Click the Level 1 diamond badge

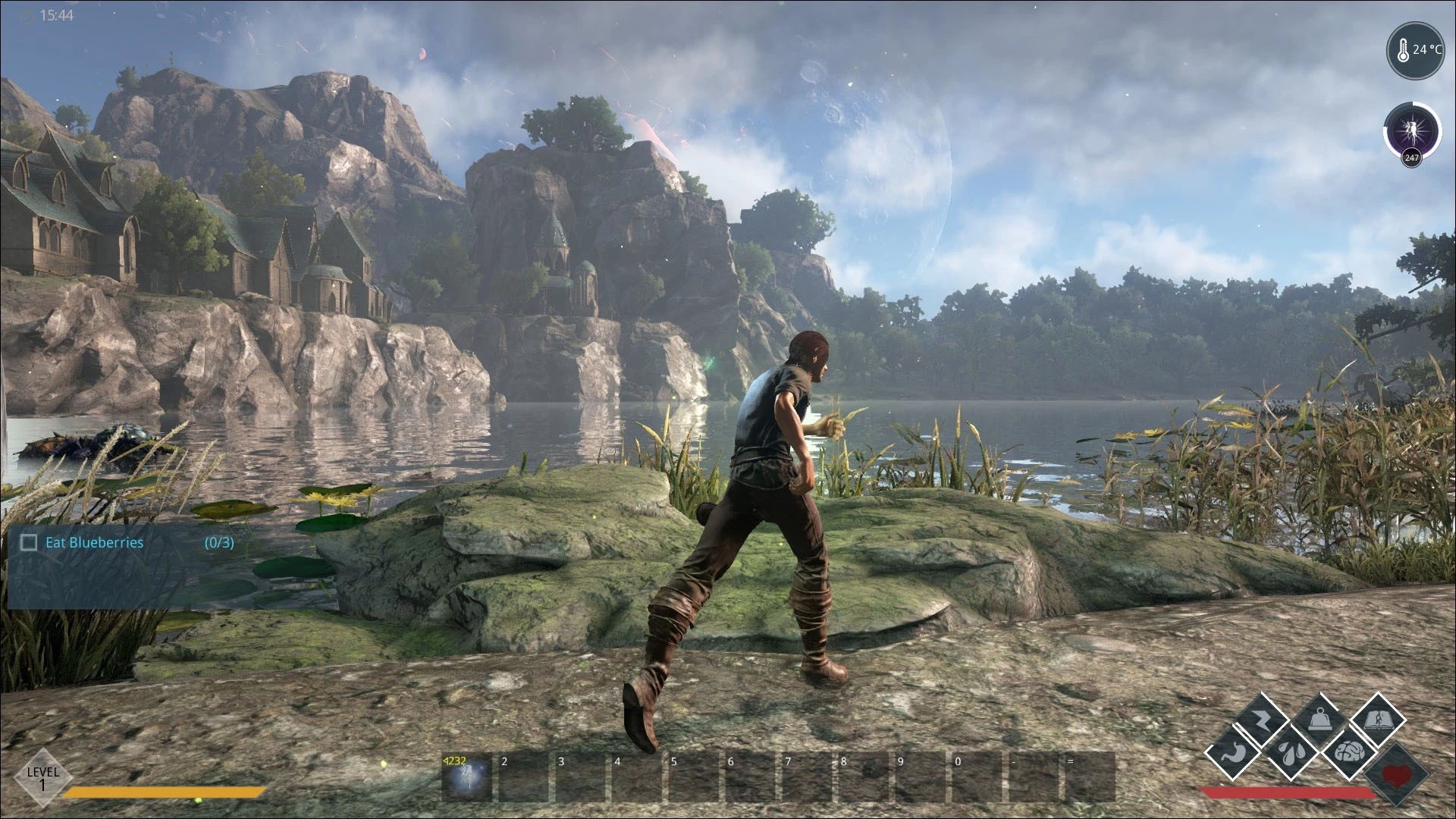click(x=42, y=777)
